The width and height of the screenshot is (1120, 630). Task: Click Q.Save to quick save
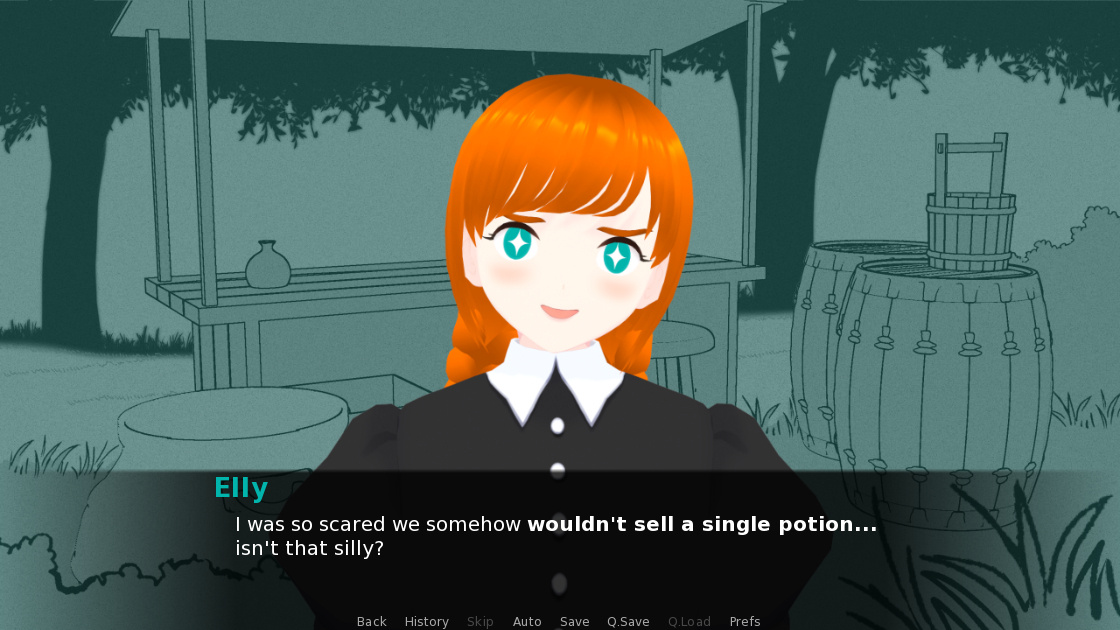tap(628, 622)
